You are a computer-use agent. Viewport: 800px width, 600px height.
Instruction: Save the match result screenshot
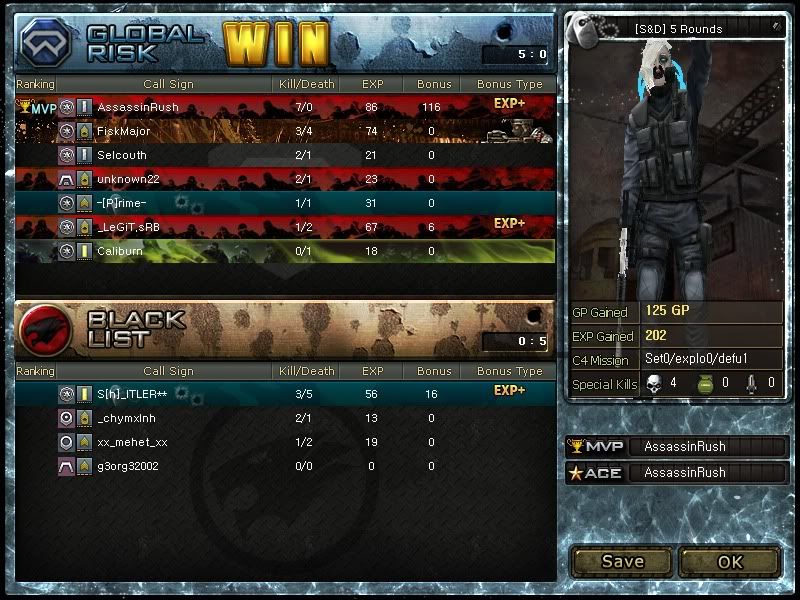tap(622, 561)
